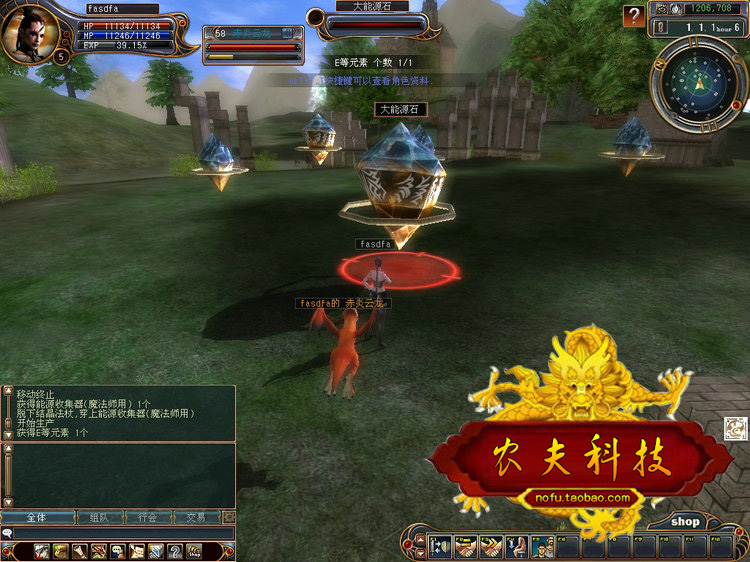The image size is (750, 562).
Task: Switch to the 全体 chat tab
Action: point(35,518)
